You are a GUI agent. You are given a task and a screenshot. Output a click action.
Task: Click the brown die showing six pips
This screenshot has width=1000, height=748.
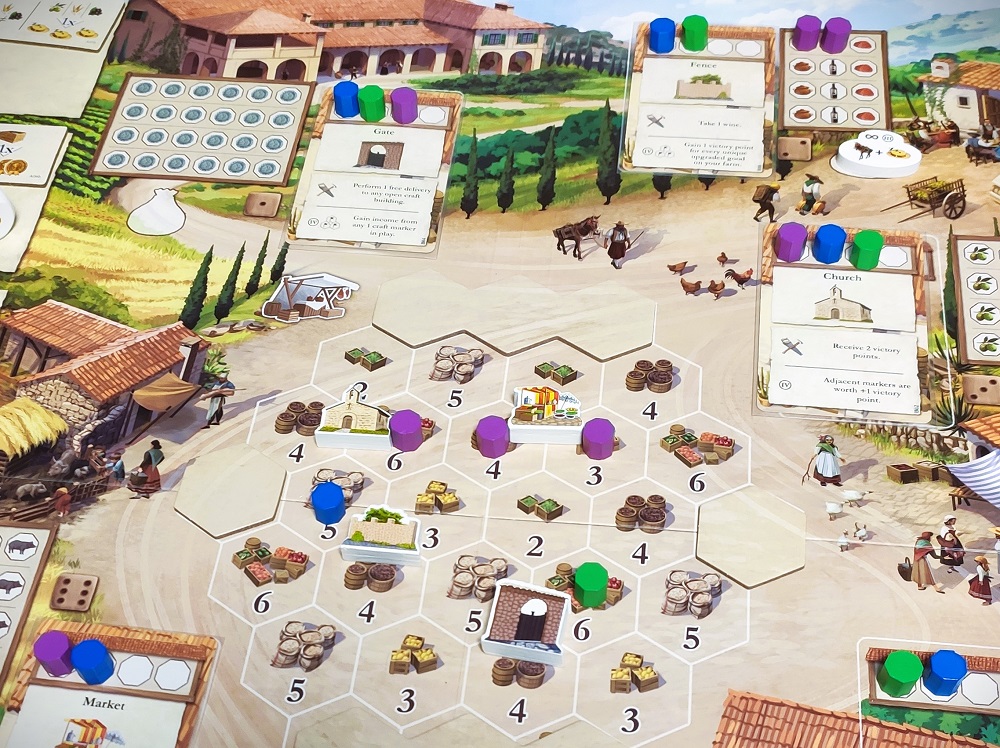coord(74,592)
